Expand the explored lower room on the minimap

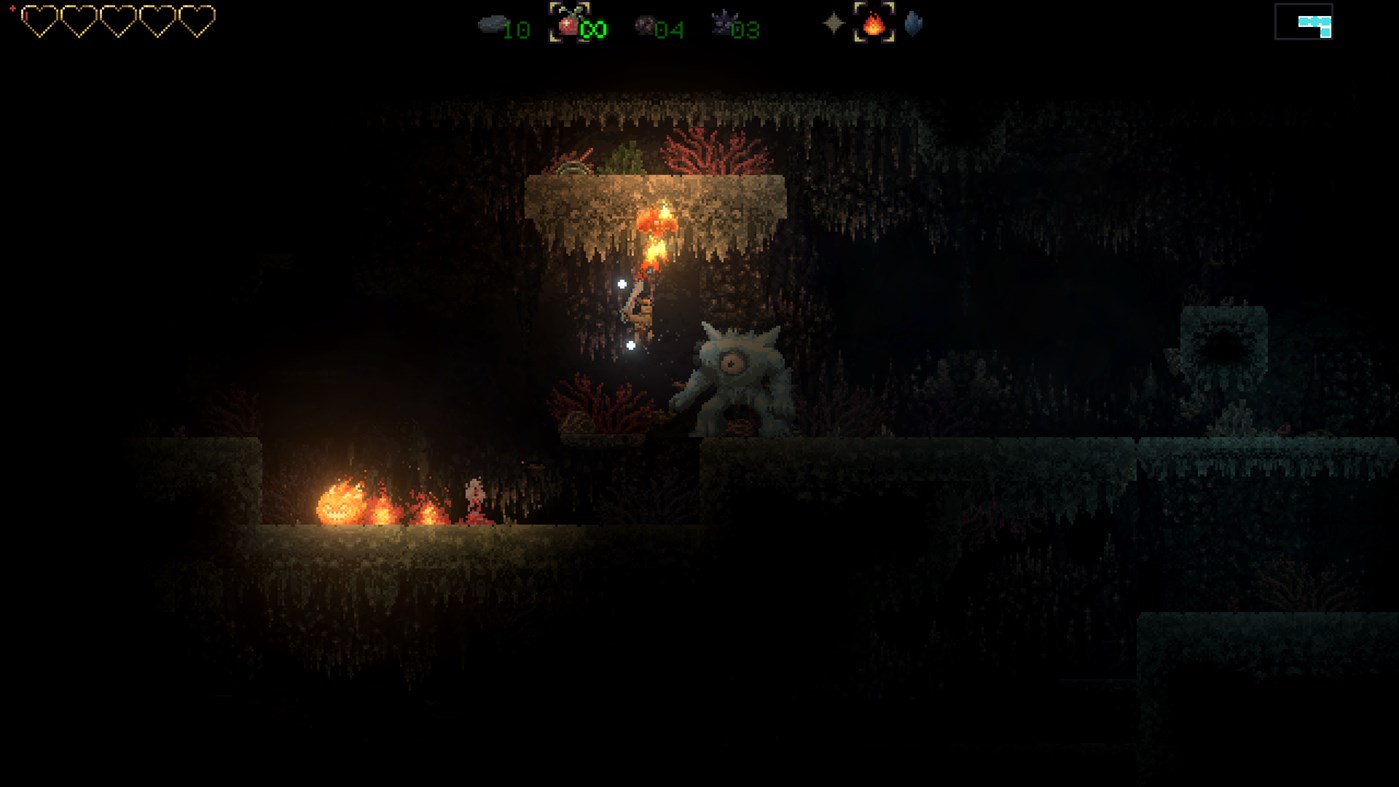pyautogui.click(x=1323, y=31)
